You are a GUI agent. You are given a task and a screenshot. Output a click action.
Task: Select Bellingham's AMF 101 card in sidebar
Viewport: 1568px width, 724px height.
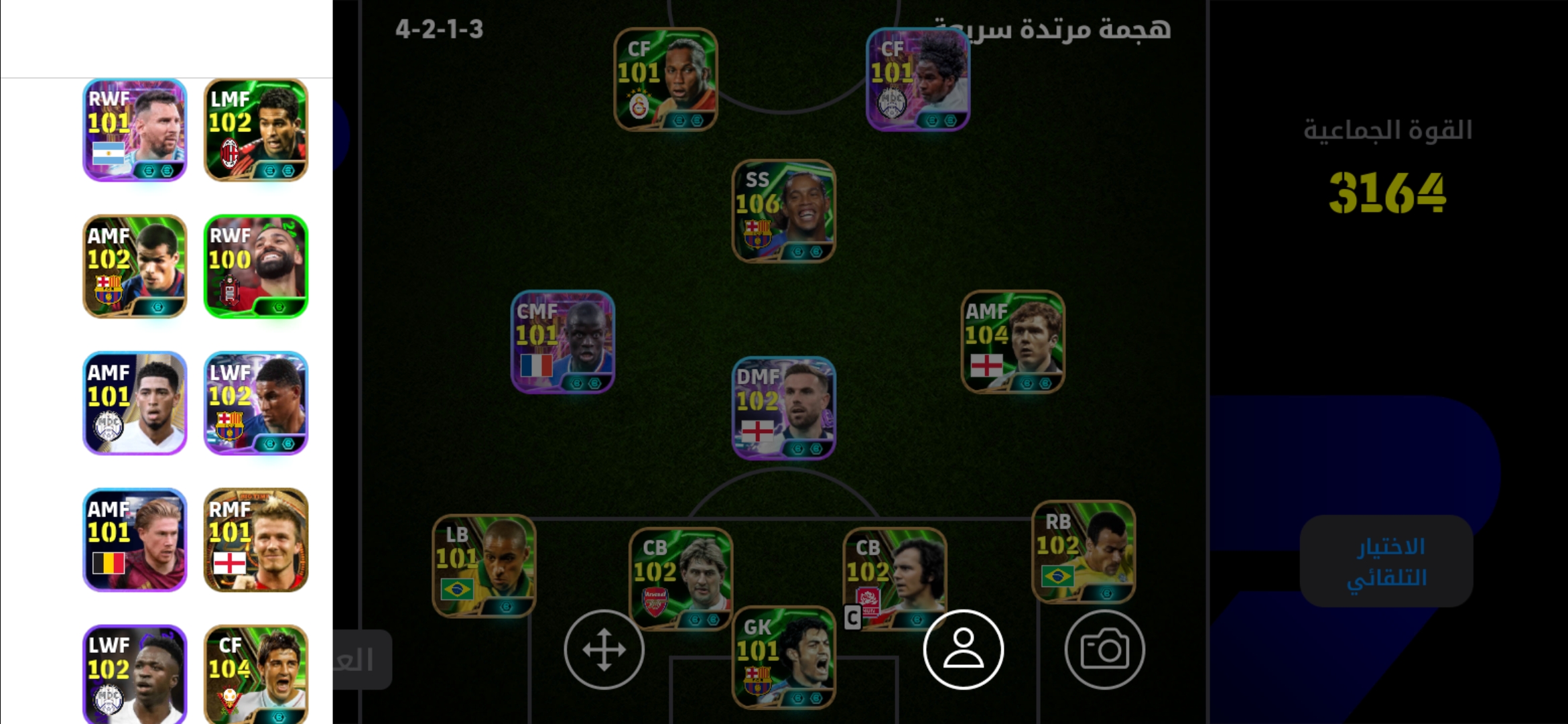click(134, 402)
